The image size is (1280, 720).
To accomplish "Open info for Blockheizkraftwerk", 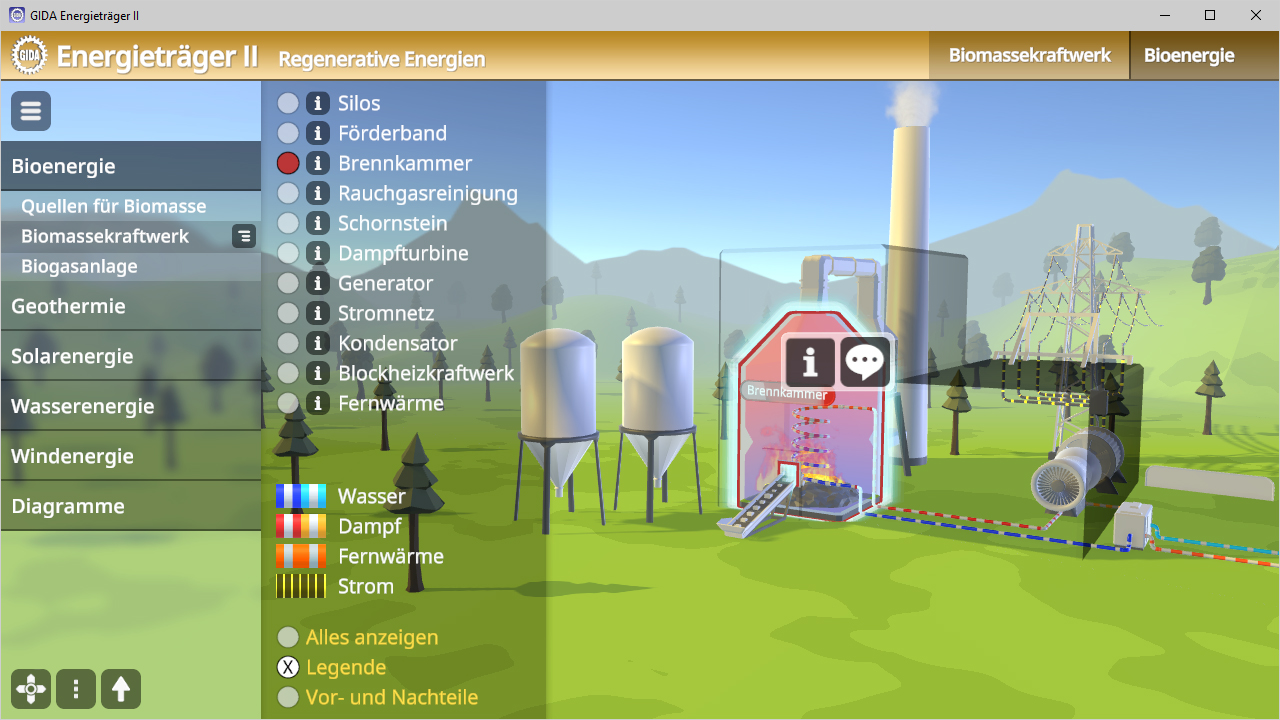I will tap(318, 373).
